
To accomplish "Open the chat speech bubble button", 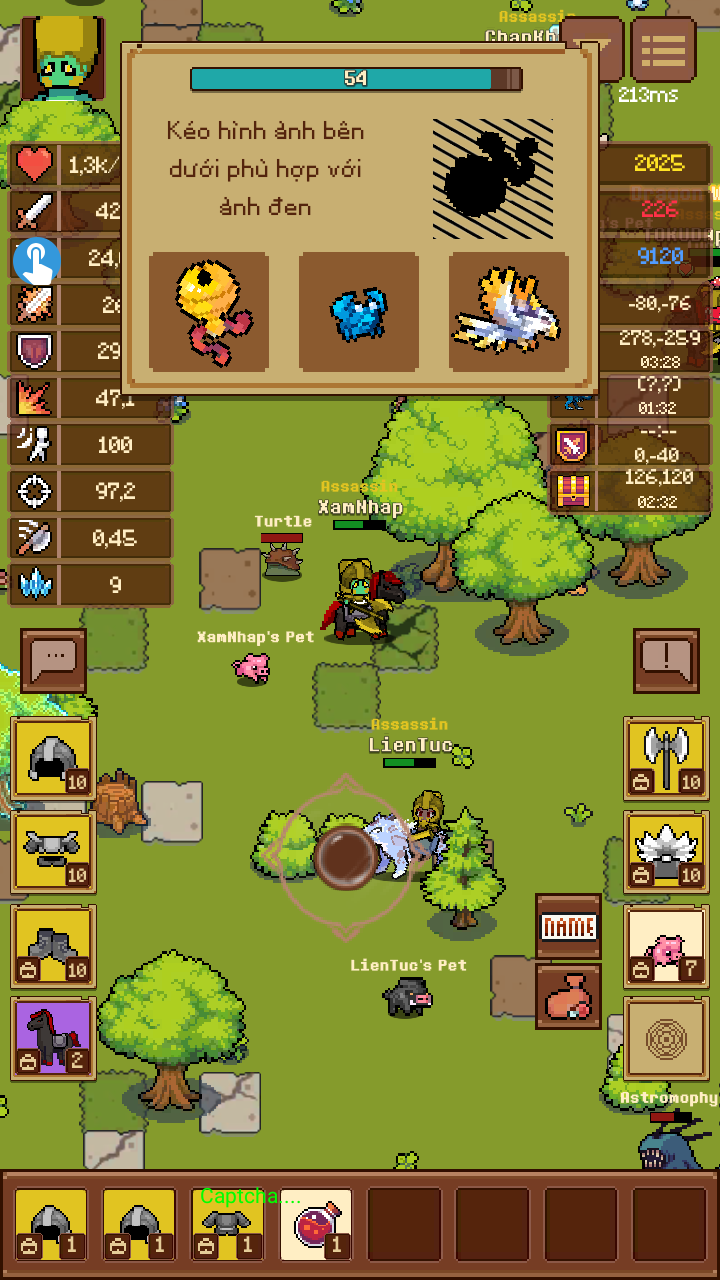I will [x=53, y=659].
